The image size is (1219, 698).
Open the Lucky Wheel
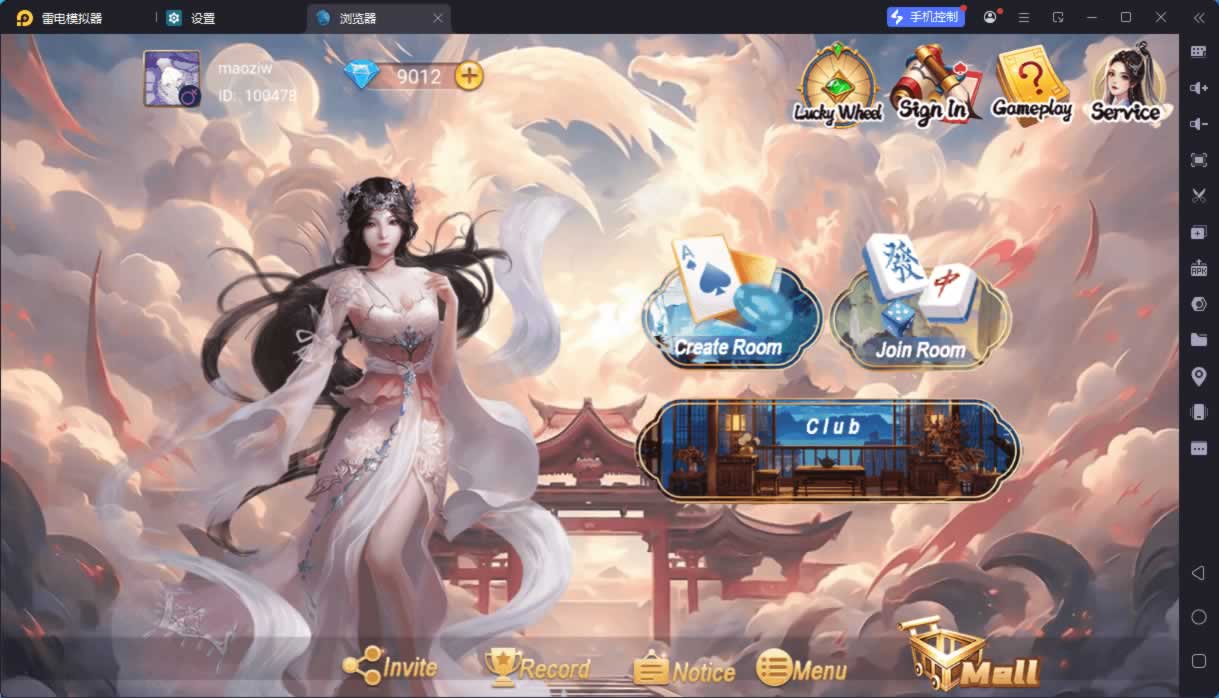click(838, 86)
